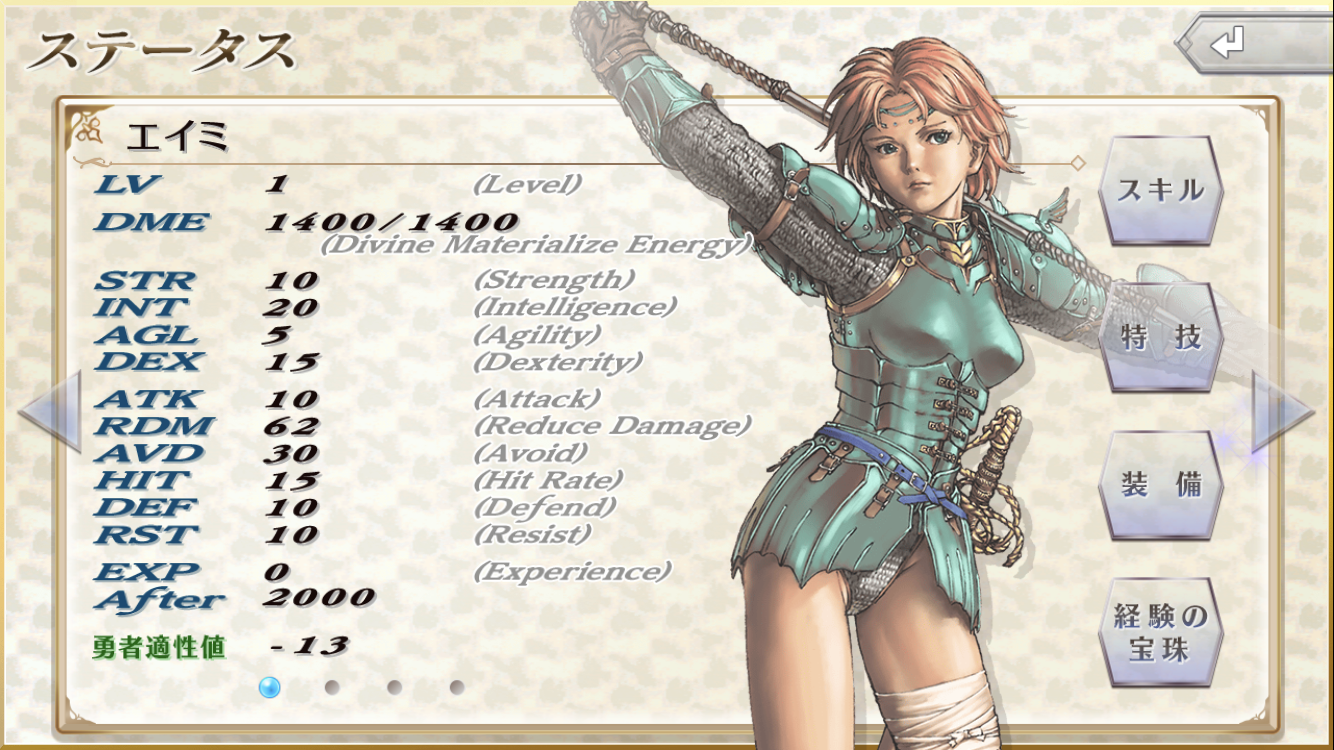
Task: Open the スキル (Skill) menu
Action: click(1160, 190)
